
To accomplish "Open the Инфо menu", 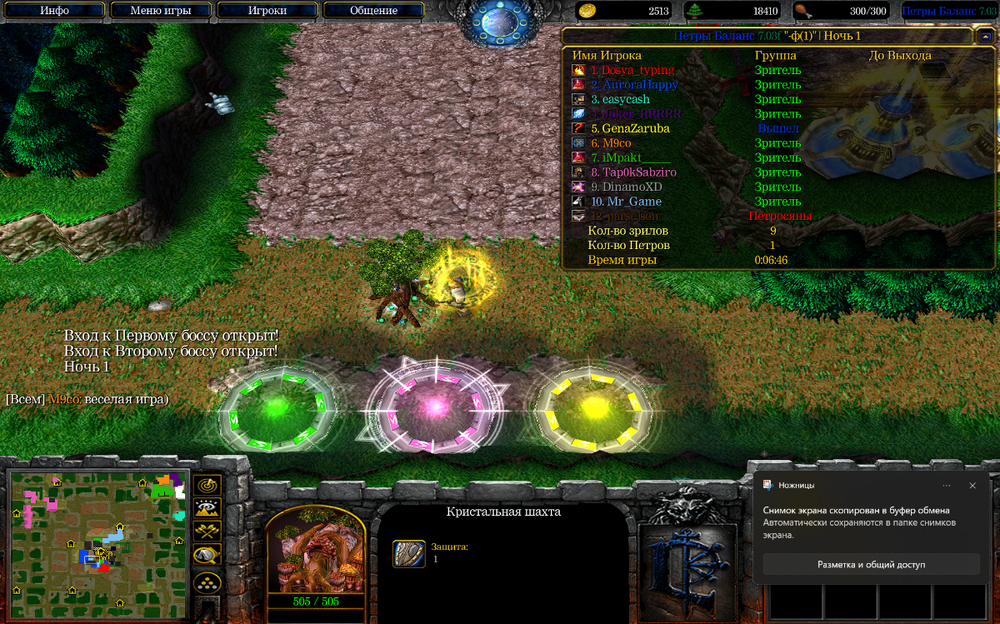I will tap(54, 11).
